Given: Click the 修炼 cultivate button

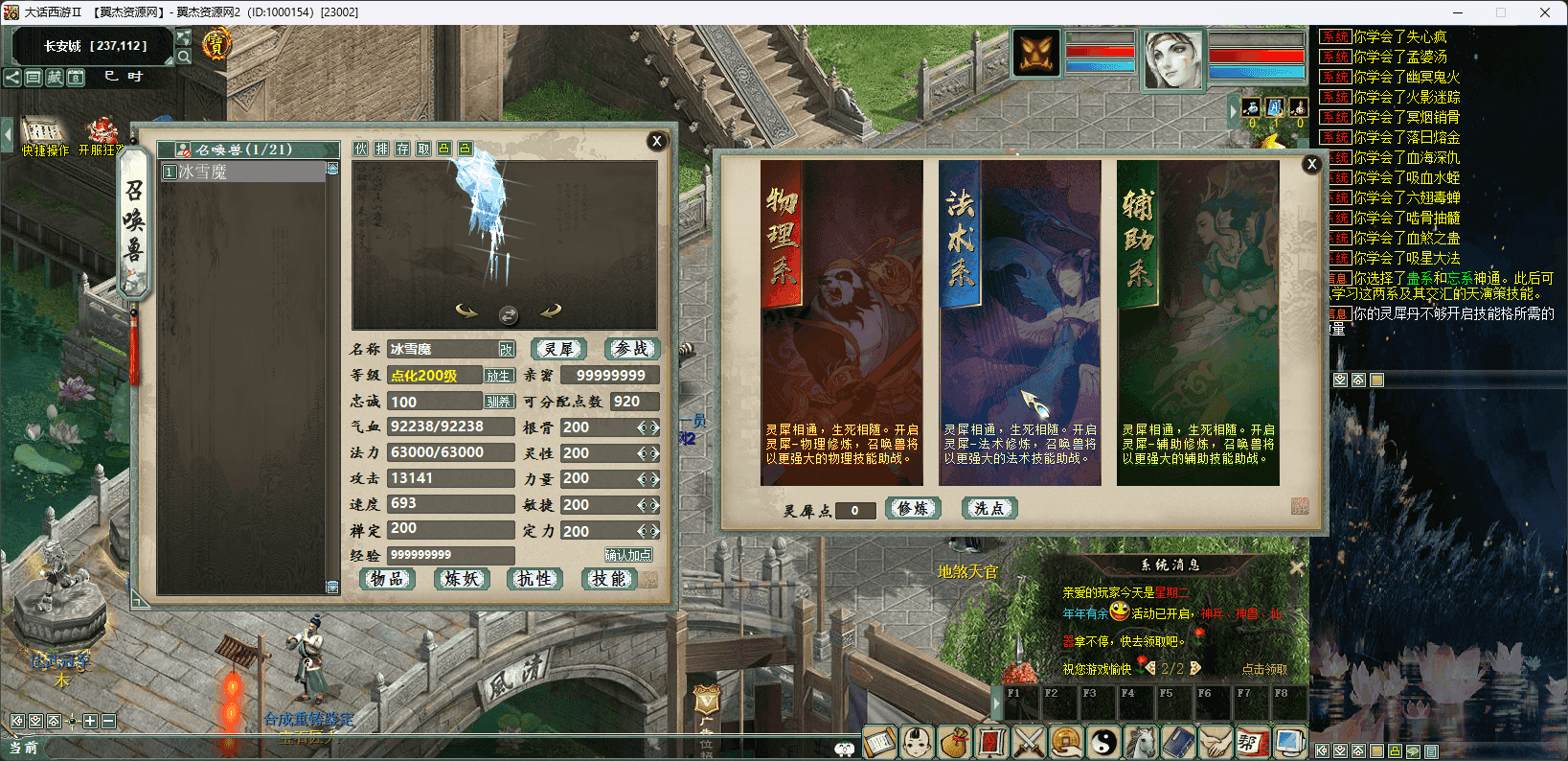Looking at the screenshot, I should click(x=913, y=509).
